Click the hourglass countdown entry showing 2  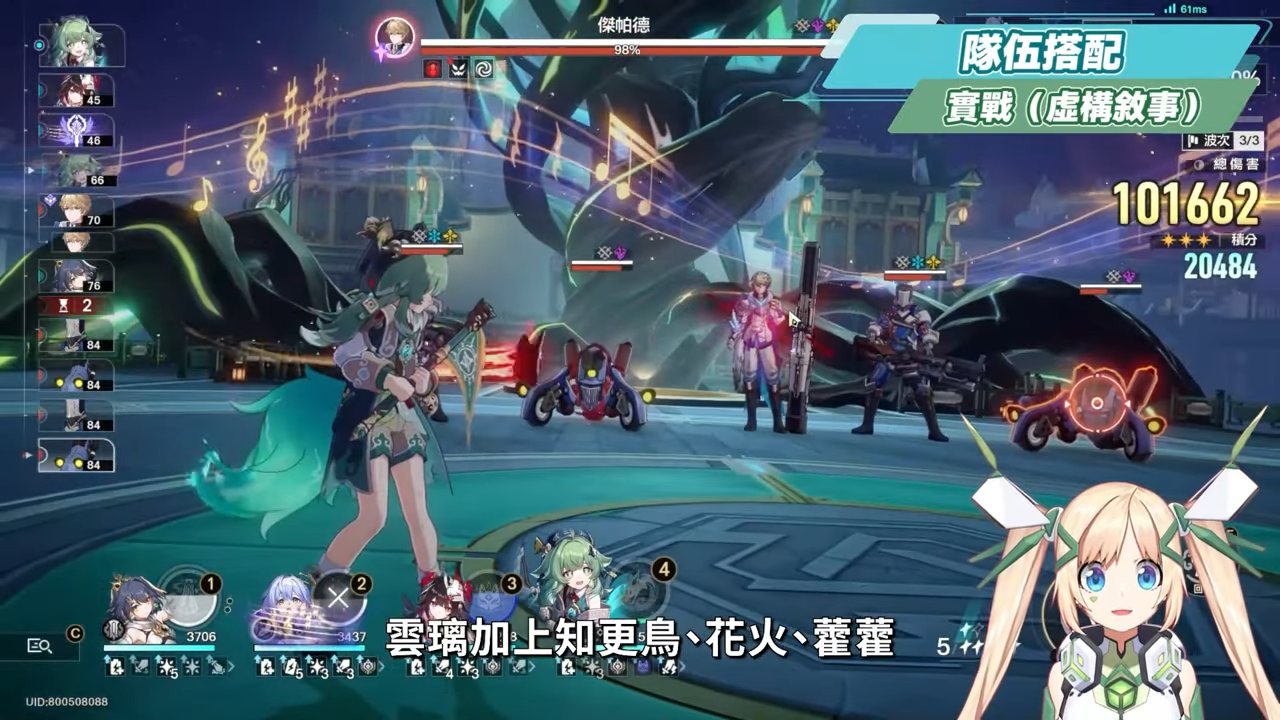(76, 305)
